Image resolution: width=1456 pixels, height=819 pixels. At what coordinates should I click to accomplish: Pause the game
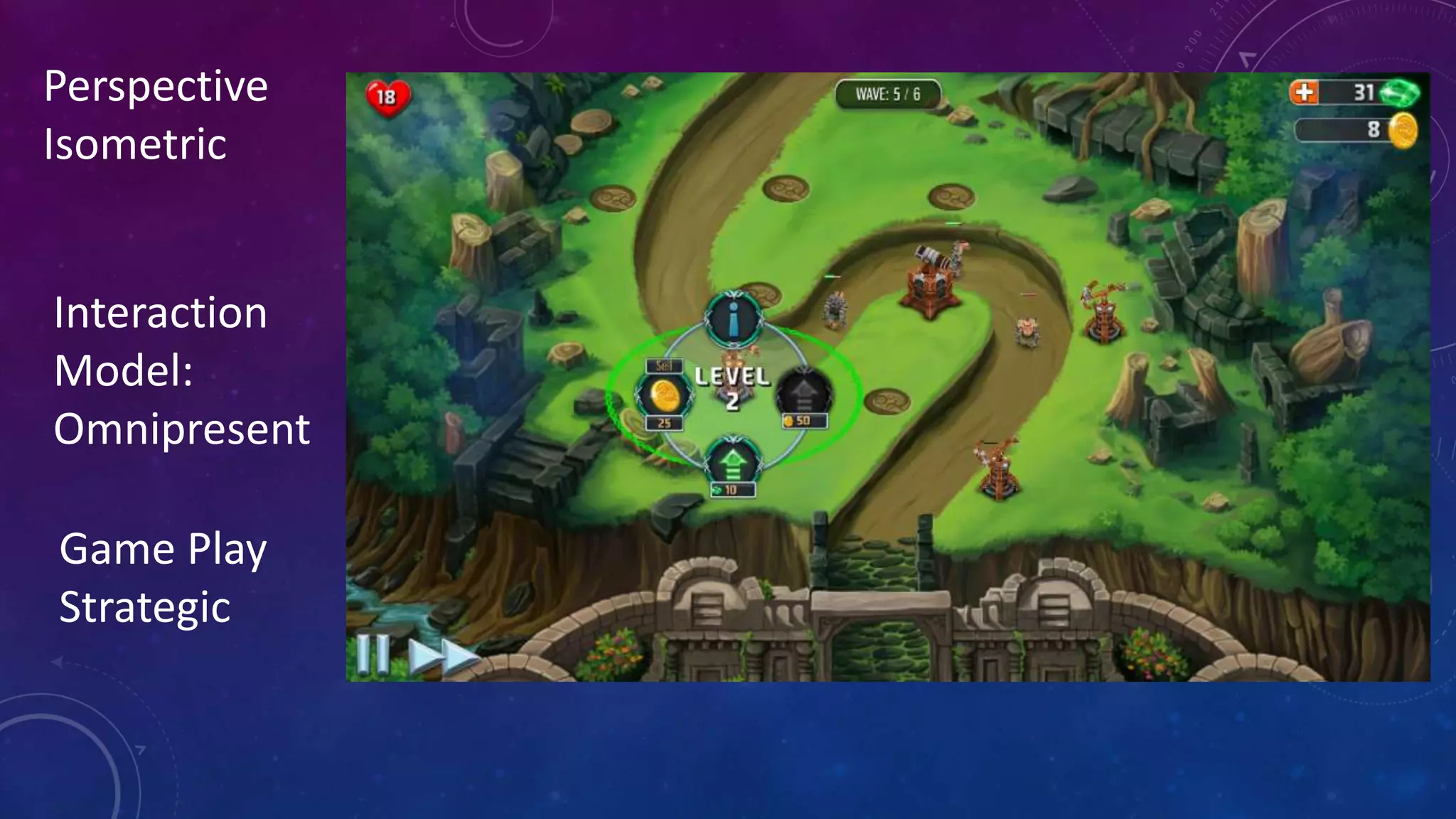[x=373, y=654]
